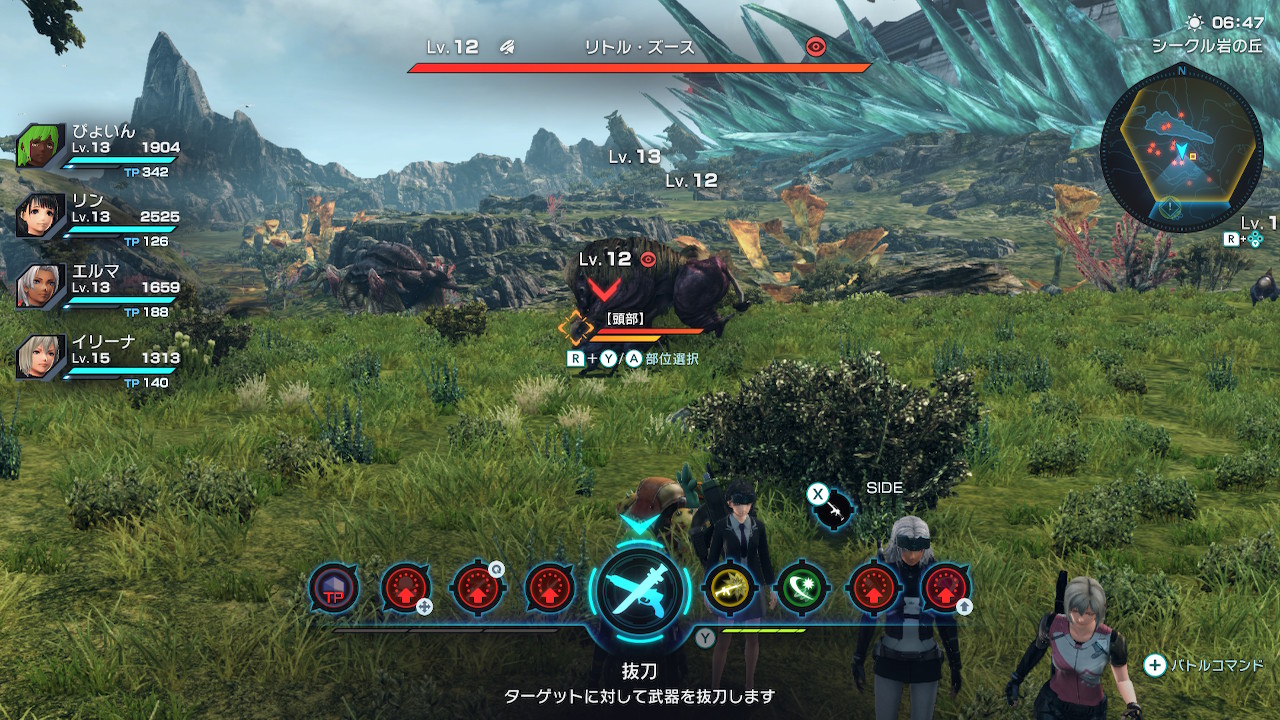Choose イリーナ's party portrait
Viewport: 1280px width, 720px height.
click(x=40, y=357)
